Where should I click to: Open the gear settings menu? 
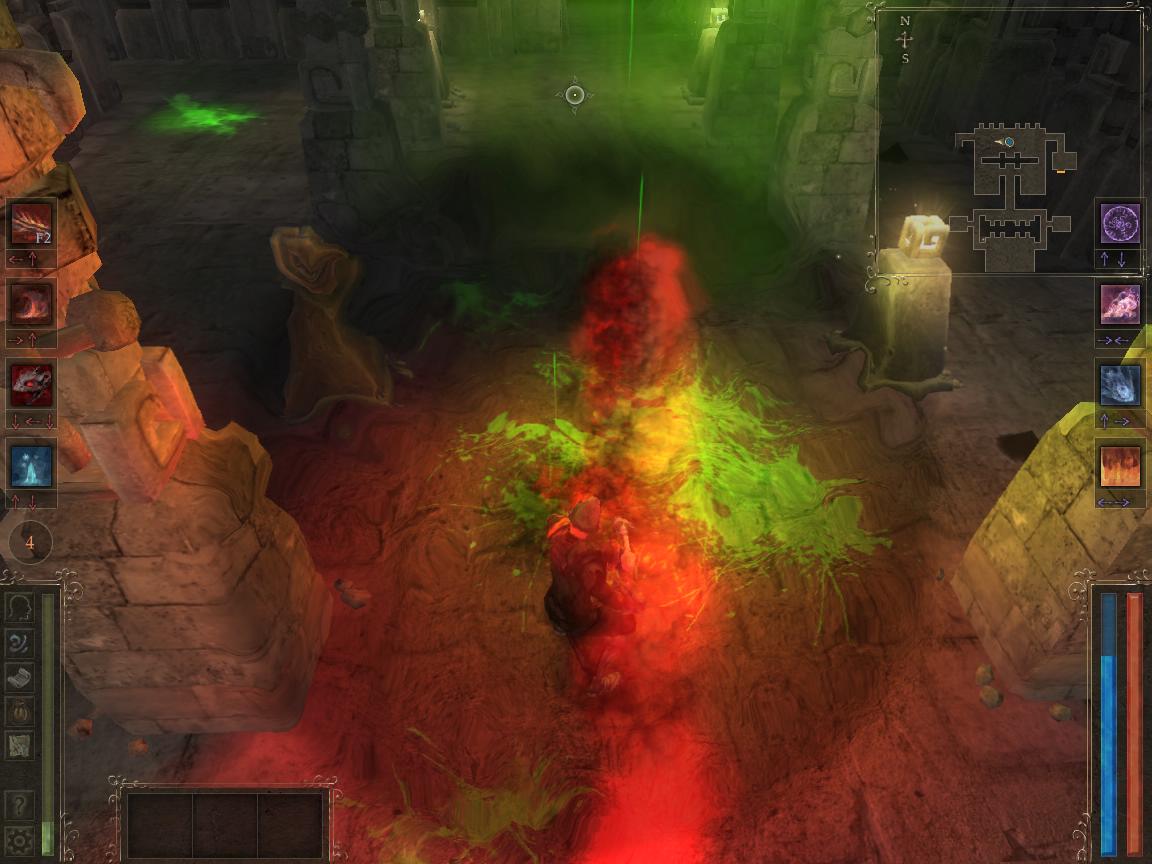[x=19, y=839]
